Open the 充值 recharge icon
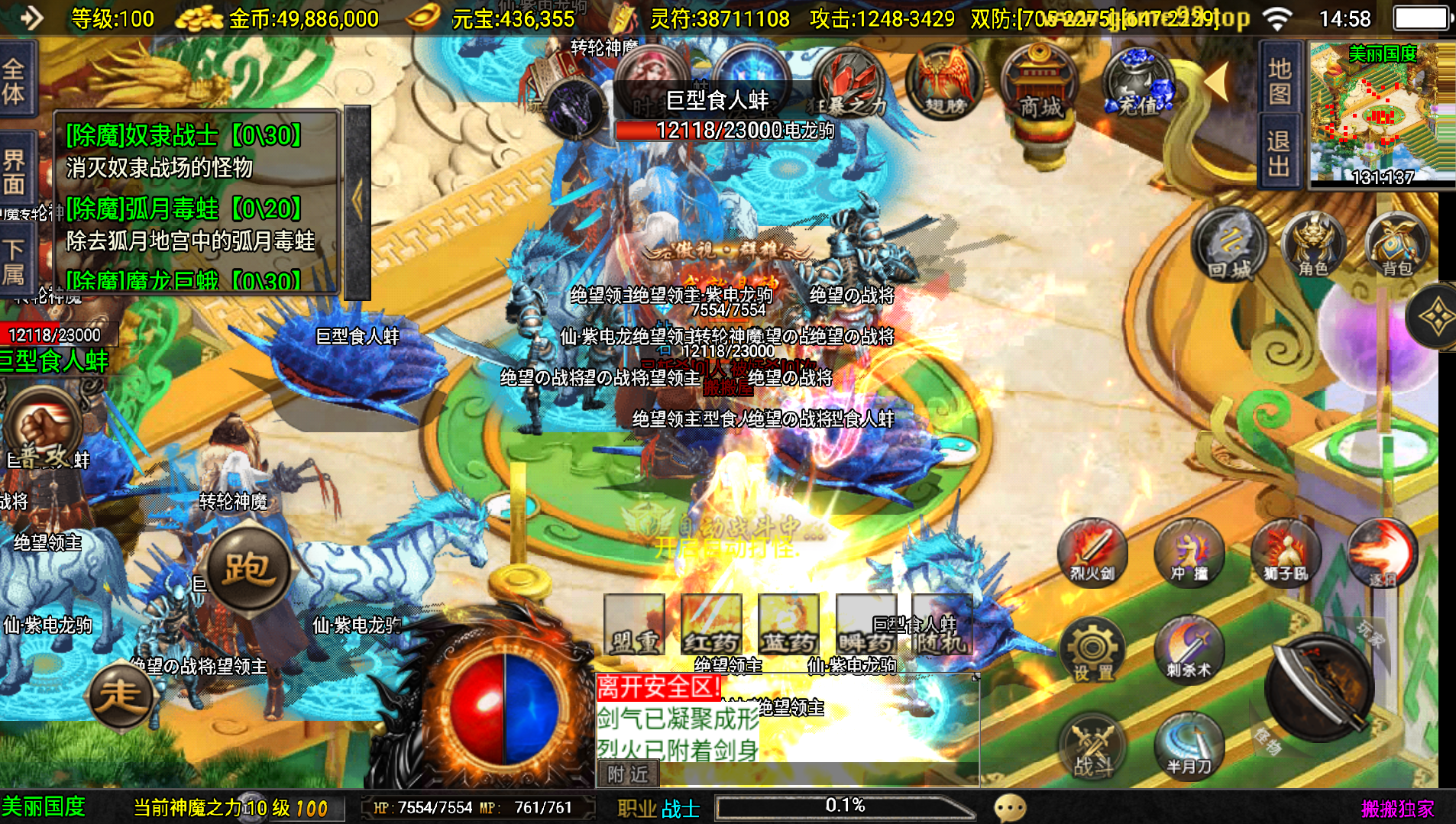 (1138, 84)
